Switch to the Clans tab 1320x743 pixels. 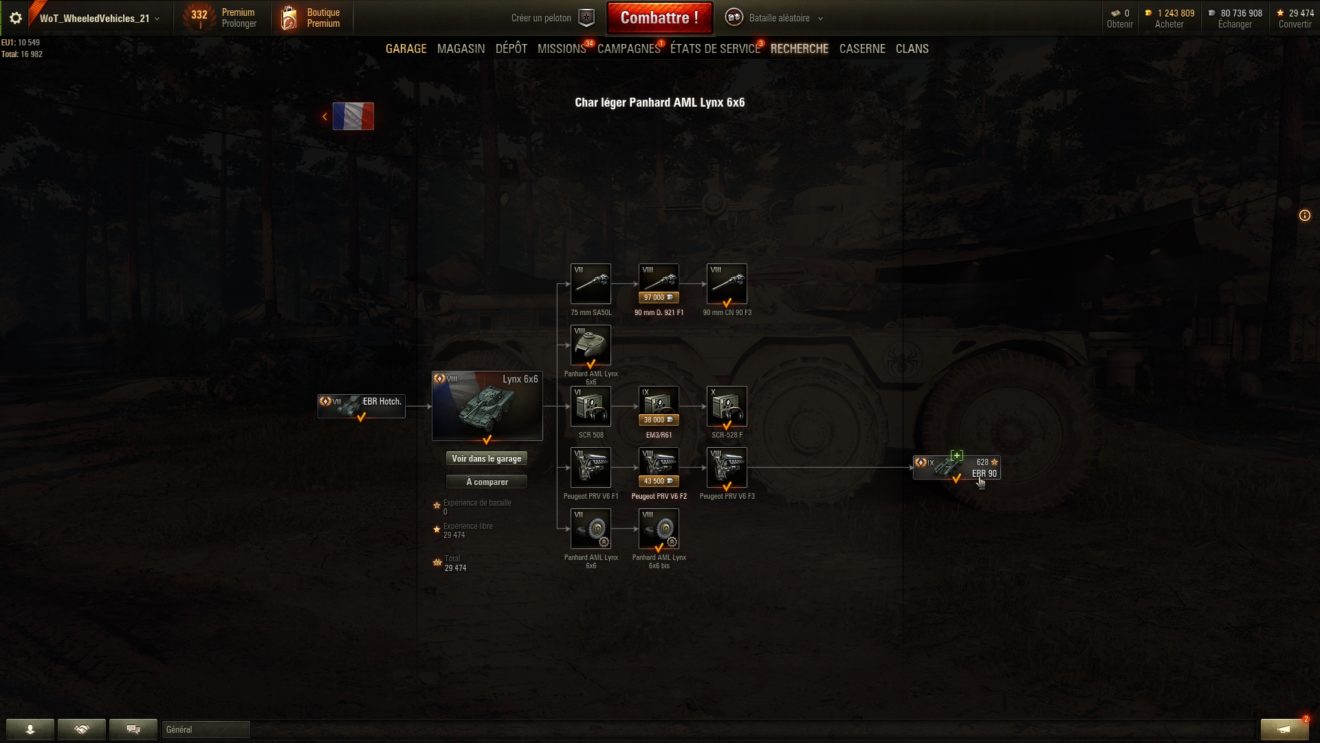point(912,48)
